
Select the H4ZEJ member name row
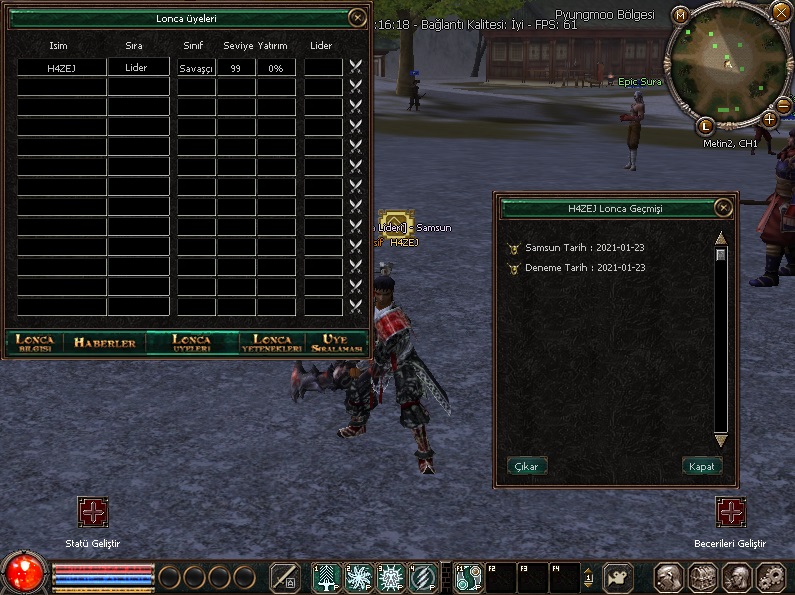tap(61, 68)
